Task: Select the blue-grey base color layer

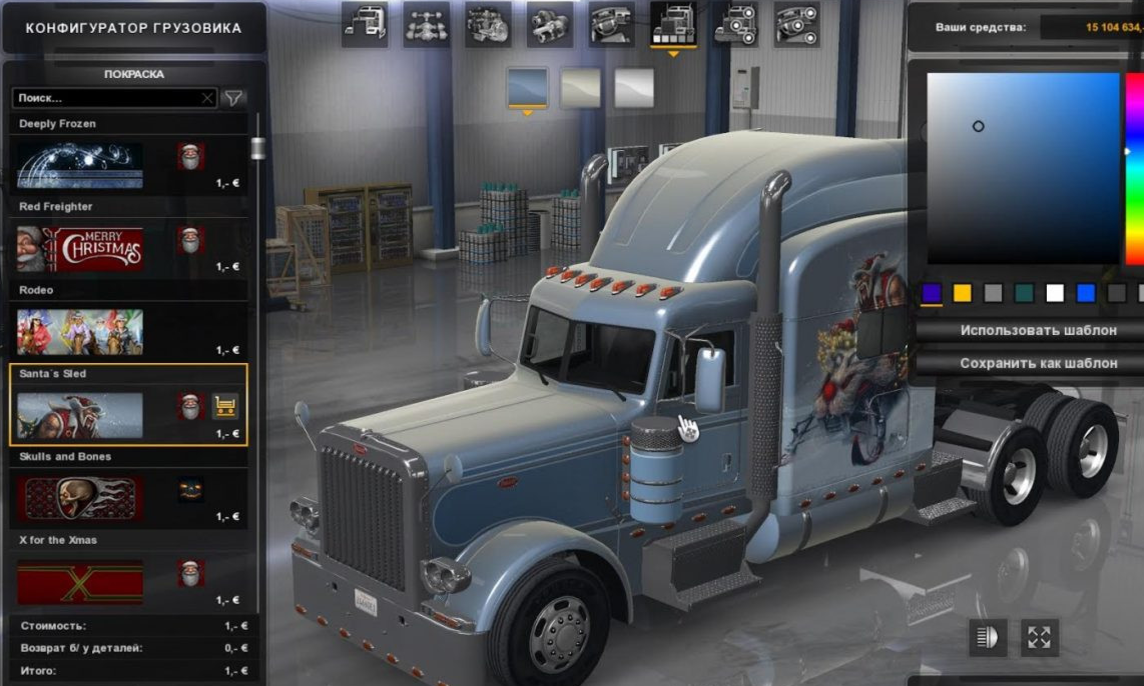Action: point(527,87)
